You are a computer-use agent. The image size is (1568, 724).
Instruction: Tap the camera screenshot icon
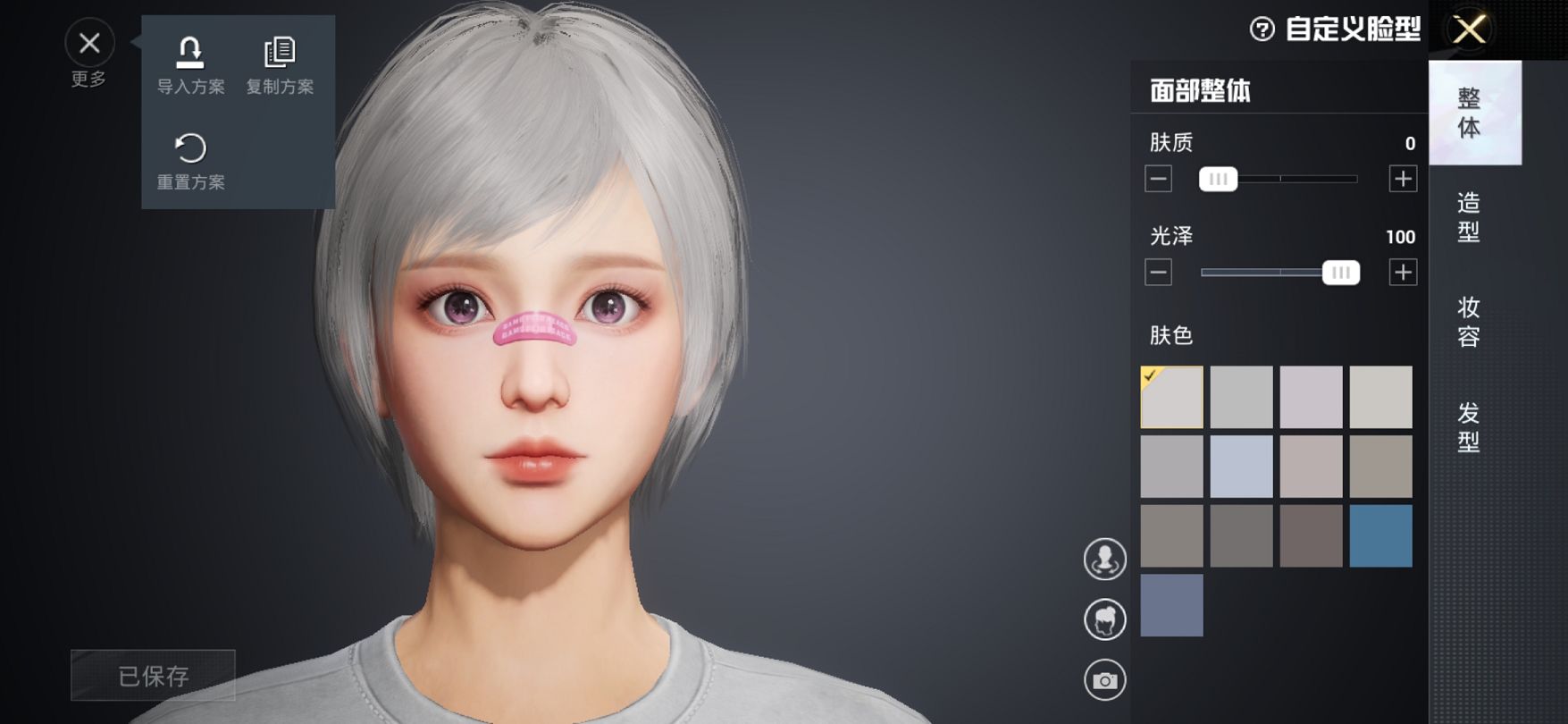1105,680
